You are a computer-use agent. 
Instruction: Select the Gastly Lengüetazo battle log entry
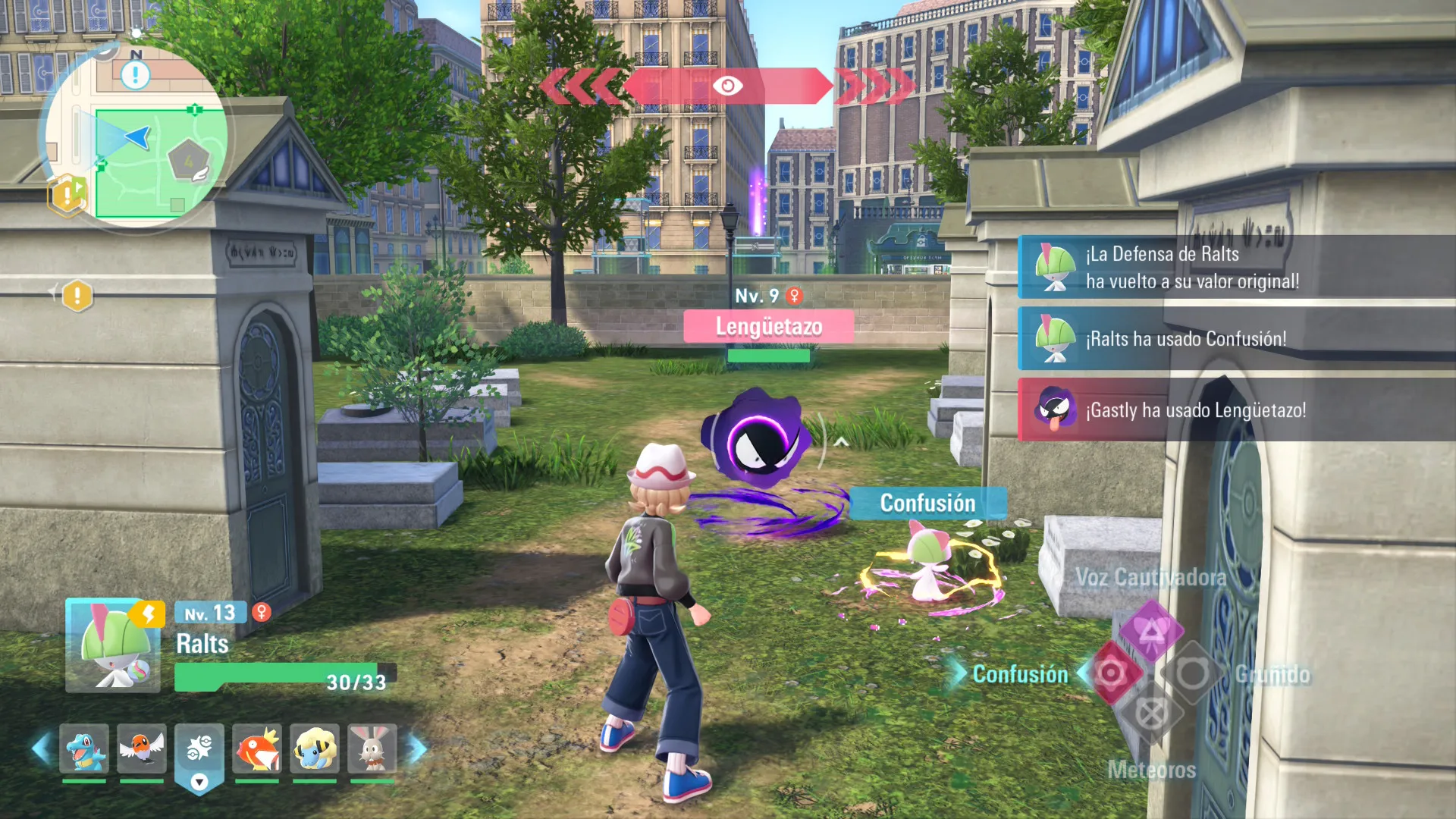(1236, 410)
